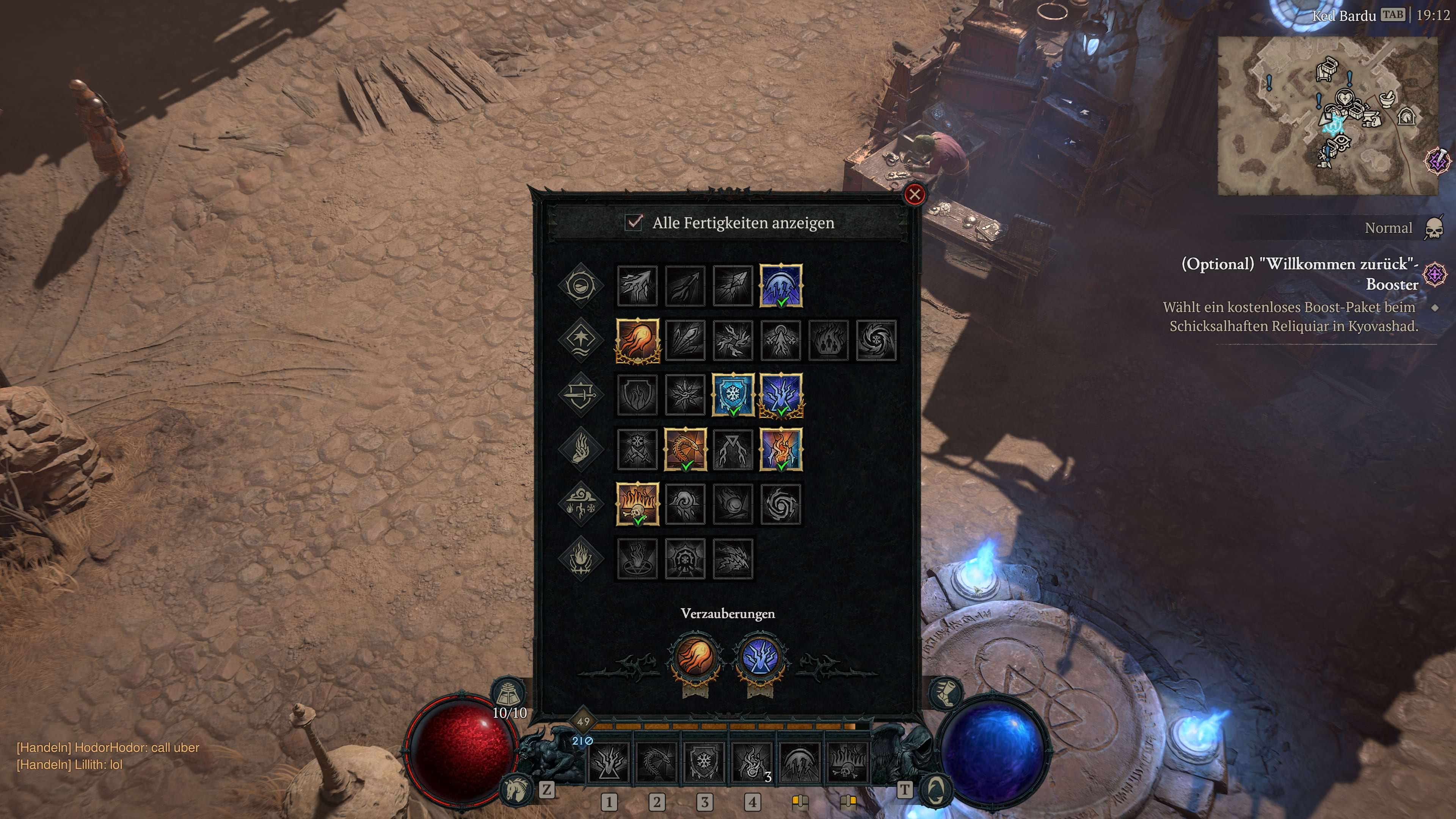This screenshot has height=819, width=1456.
Task: Click the chat log with Handeln messages
Action: coord(107,756)
